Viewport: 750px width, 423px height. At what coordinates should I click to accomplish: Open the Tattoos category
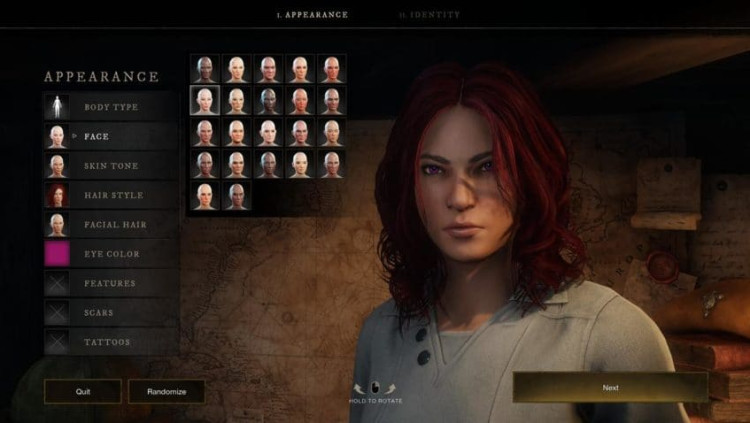(110, 342)
